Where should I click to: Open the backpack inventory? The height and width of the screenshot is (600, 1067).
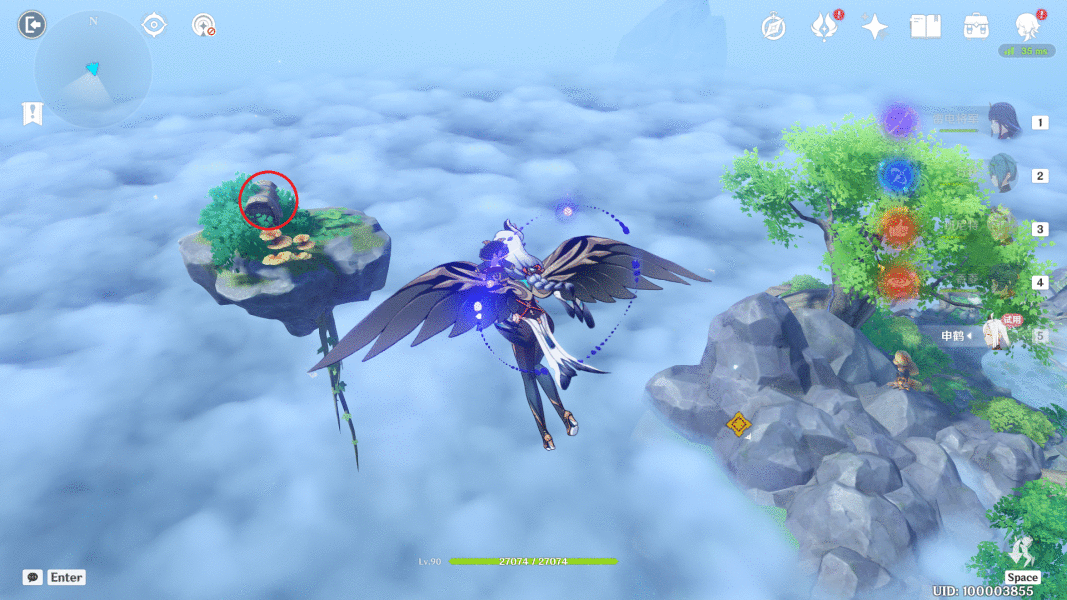pyautogui.click(x=976, y=27)
